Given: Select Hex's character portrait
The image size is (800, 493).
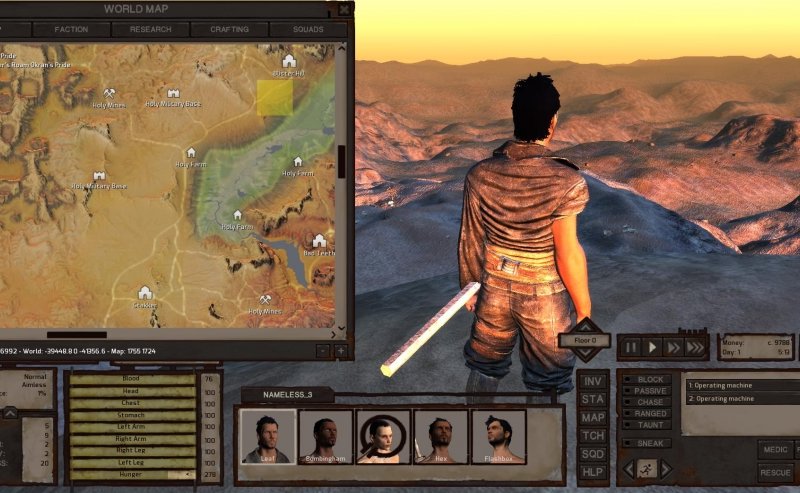Looking at the screenshot, I should click(441, 437).
